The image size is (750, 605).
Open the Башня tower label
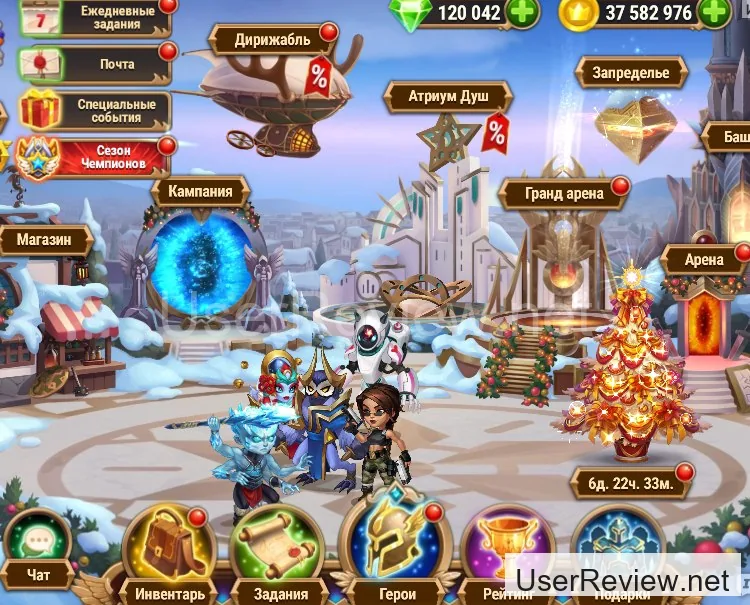click(729, 137)
